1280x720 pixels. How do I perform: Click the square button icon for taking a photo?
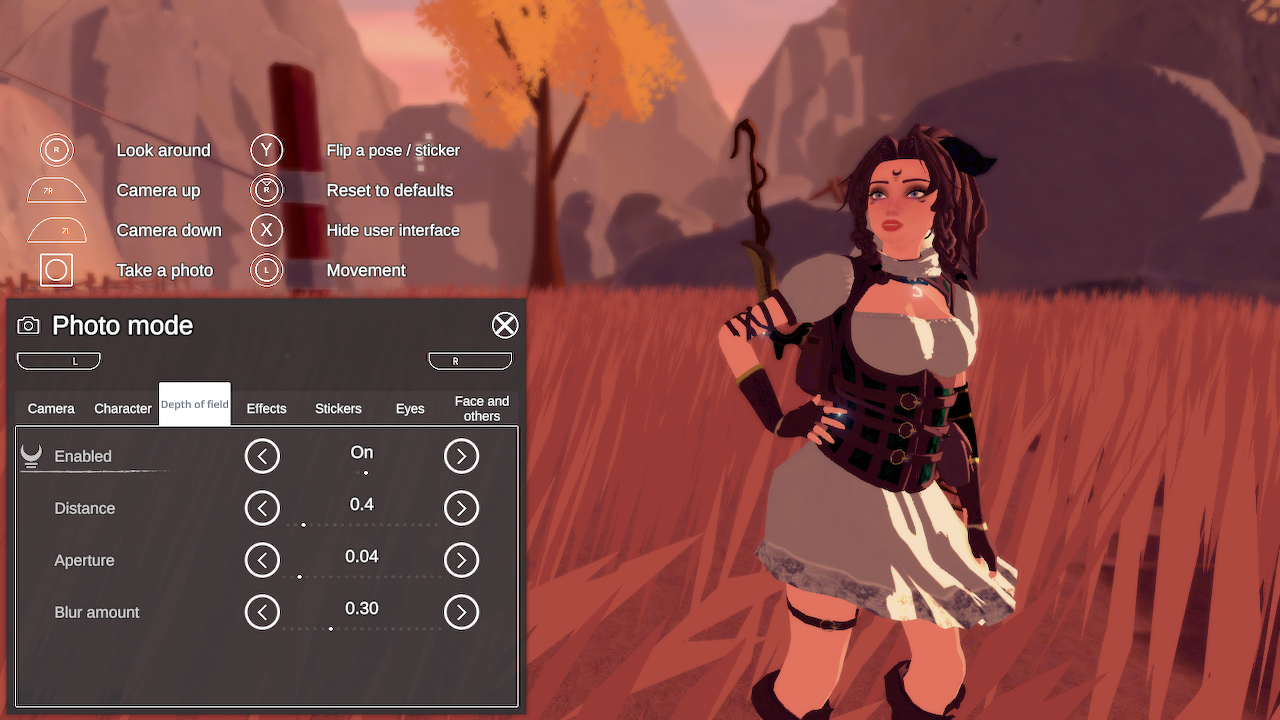[x=56, y=270]
